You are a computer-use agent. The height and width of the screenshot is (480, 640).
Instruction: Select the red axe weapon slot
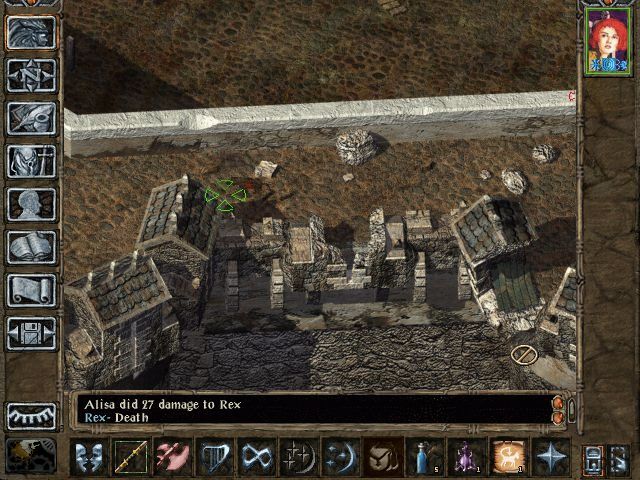(173, 458)
